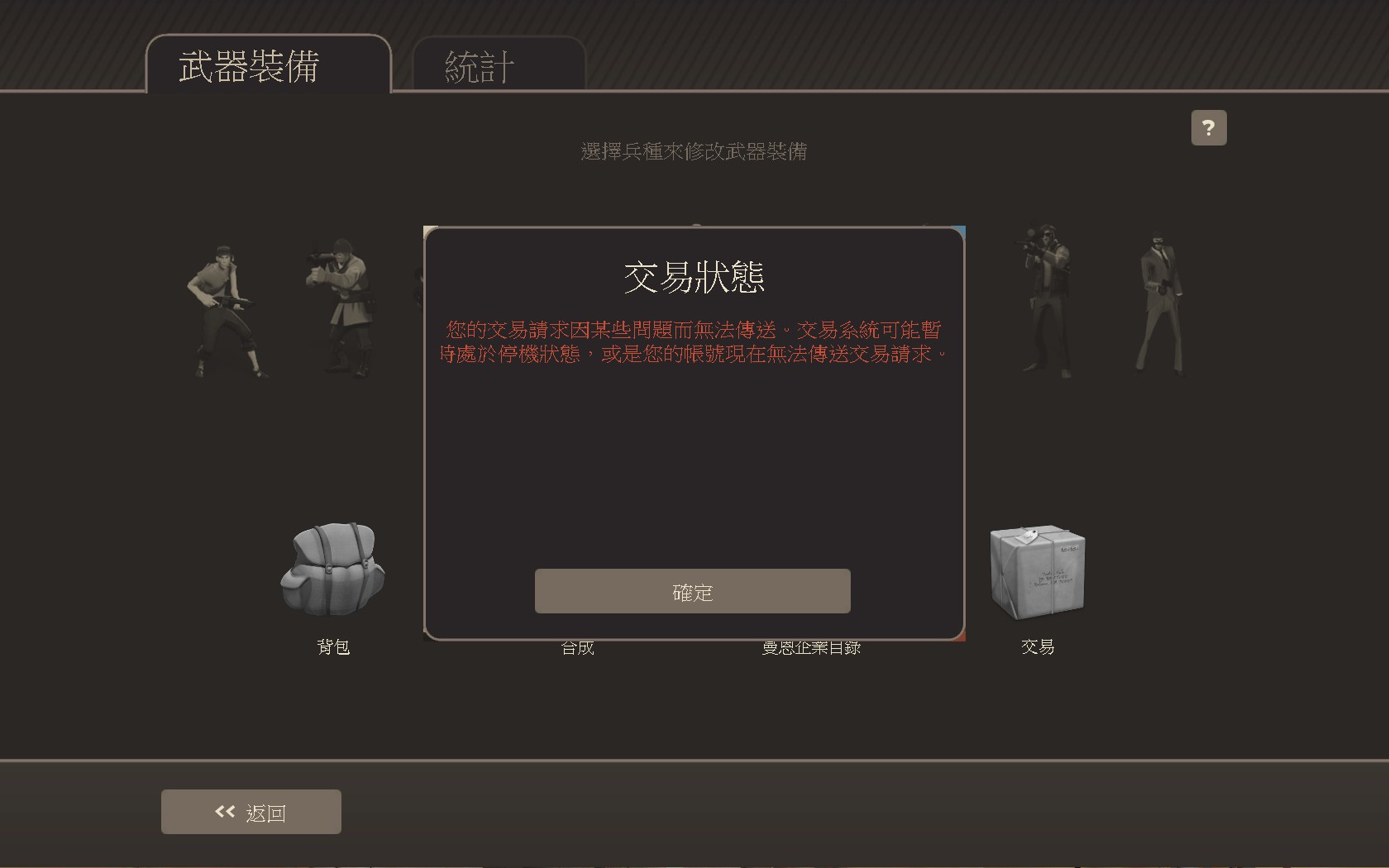This screenshot has height=868, width=1389.
Task: Open the 交易 trading crate icon
Action: tap(1037, 570)
